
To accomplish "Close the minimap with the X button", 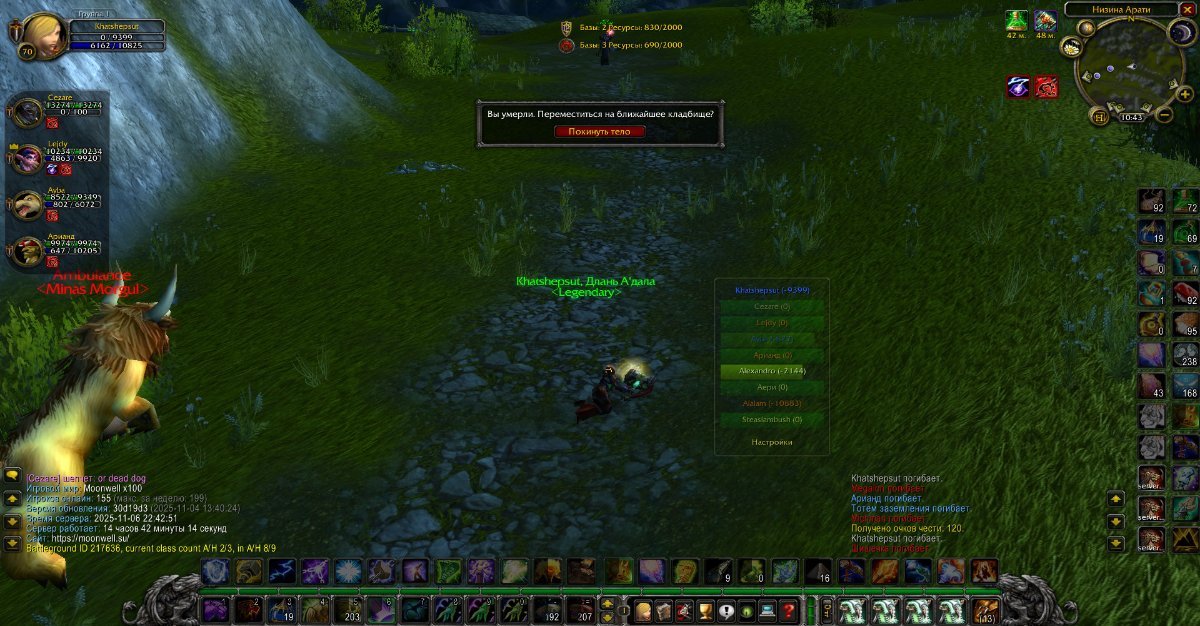I will (x=1187, y=9).
